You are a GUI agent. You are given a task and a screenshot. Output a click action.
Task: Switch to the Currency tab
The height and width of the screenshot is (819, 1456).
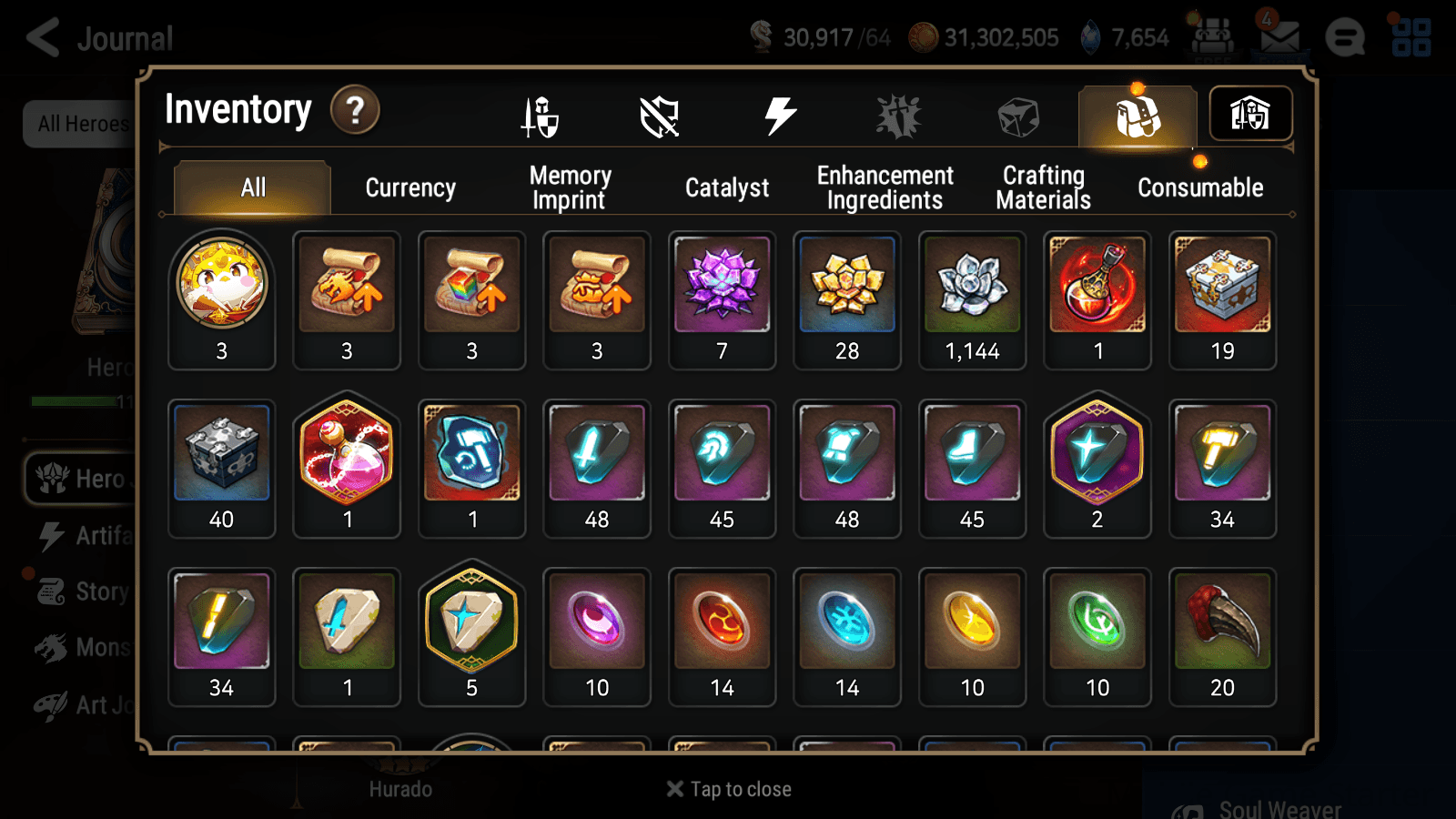pos(410,187)
